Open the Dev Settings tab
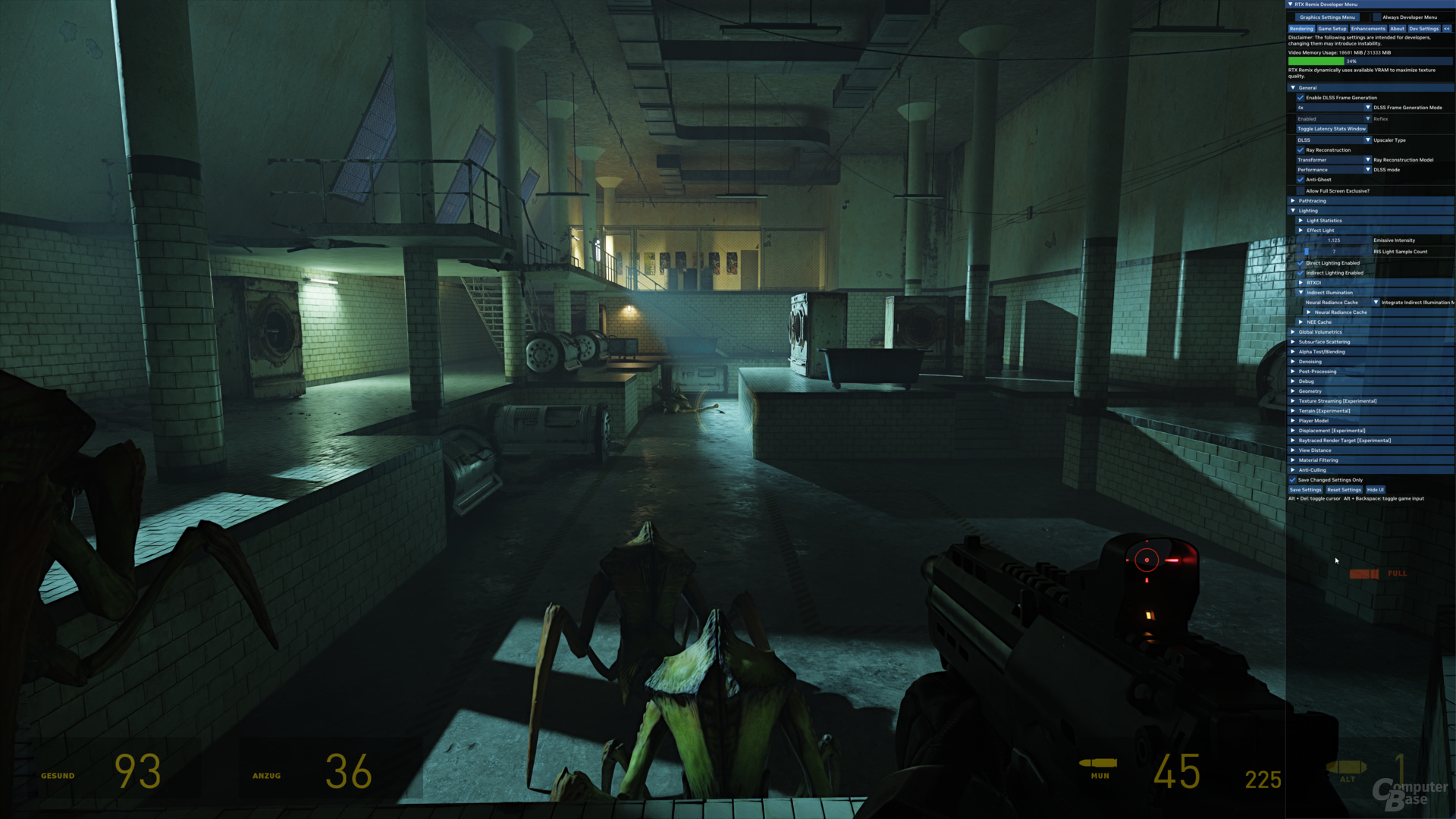The width and height of the screenshot is (1456, 819). coord(1423,29)
